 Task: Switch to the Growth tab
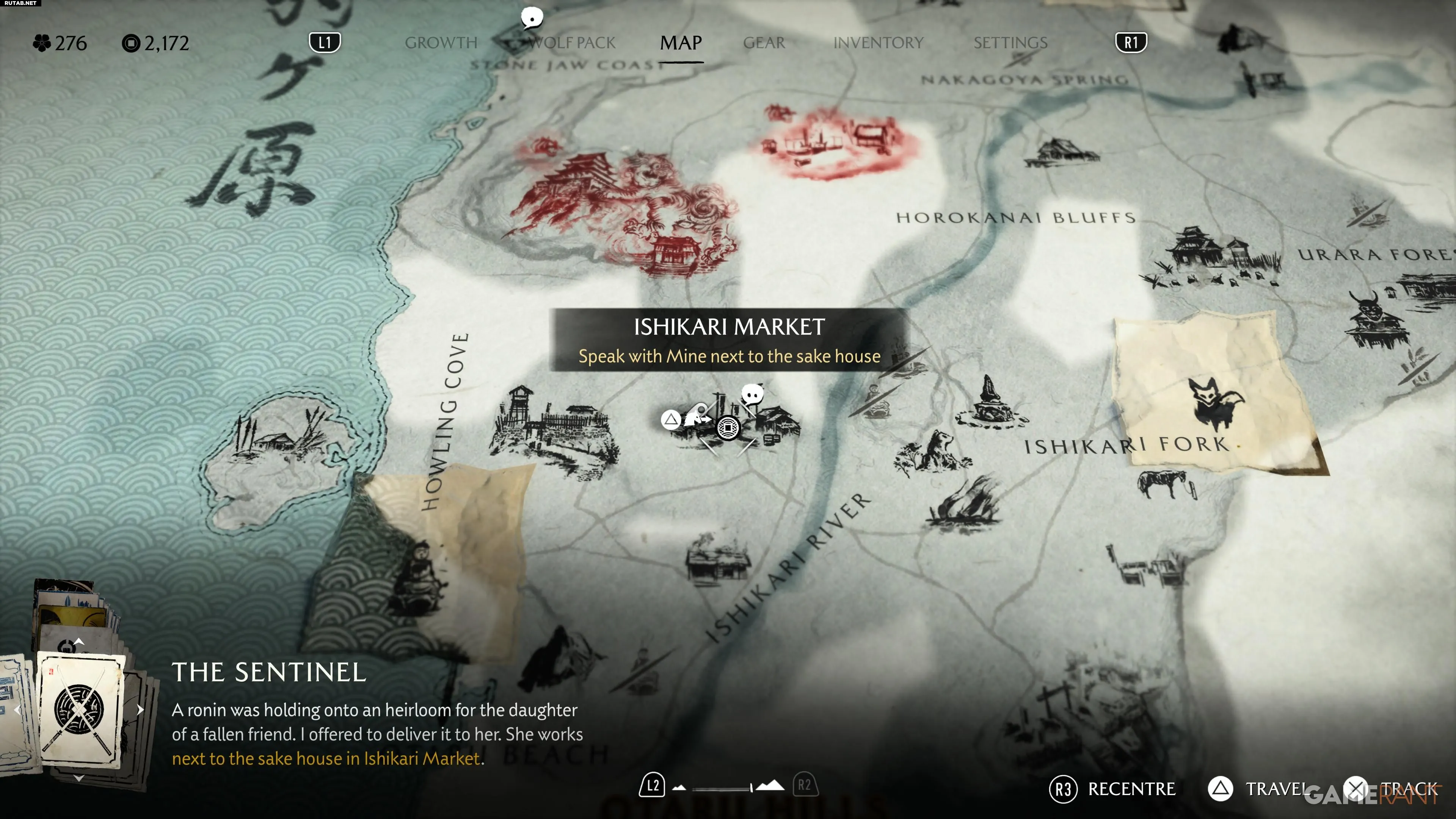(441, 43)
